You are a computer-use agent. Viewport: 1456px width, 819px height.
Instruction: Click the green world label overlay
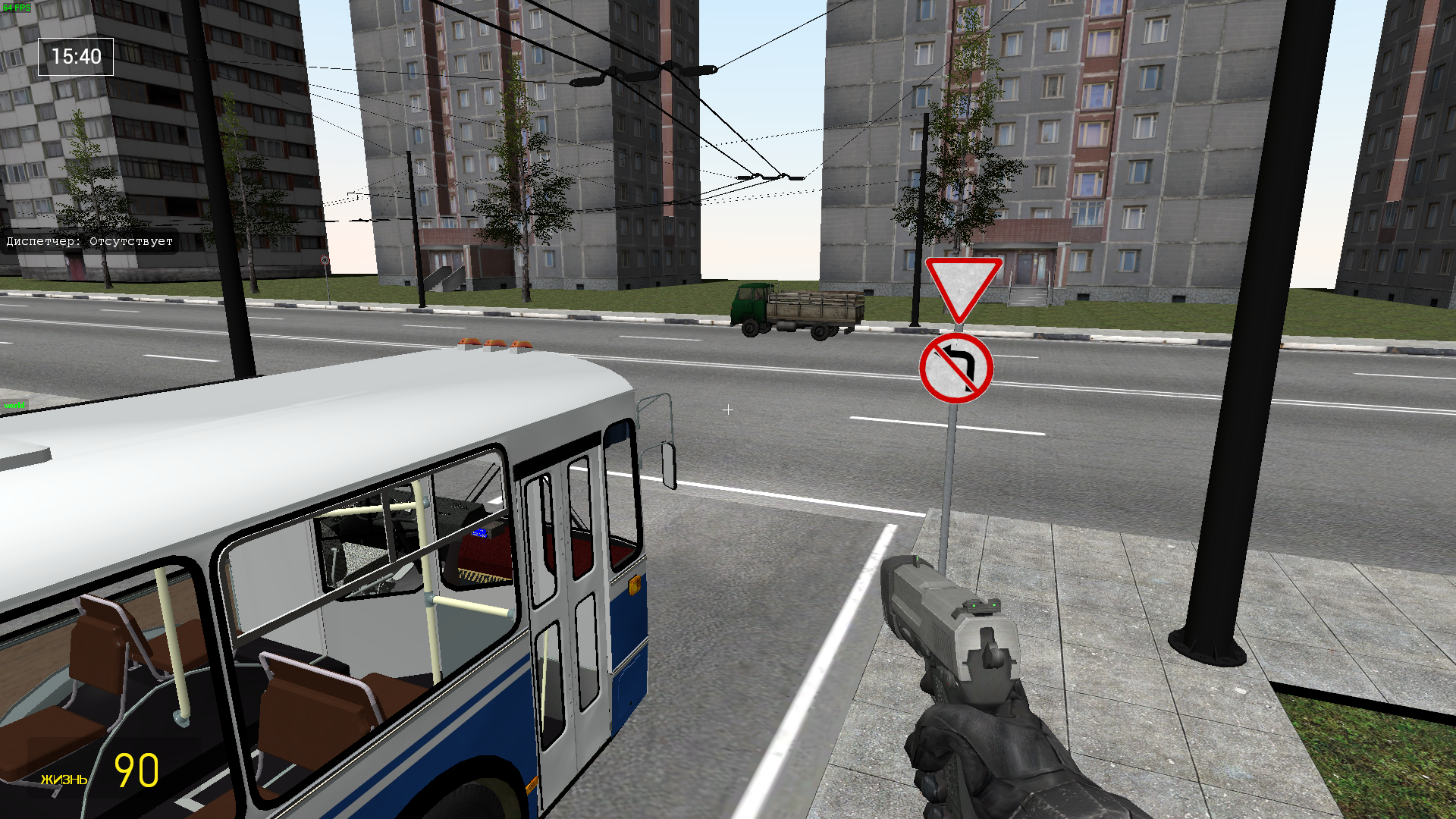pyautogui.click(x=14, y=406)
